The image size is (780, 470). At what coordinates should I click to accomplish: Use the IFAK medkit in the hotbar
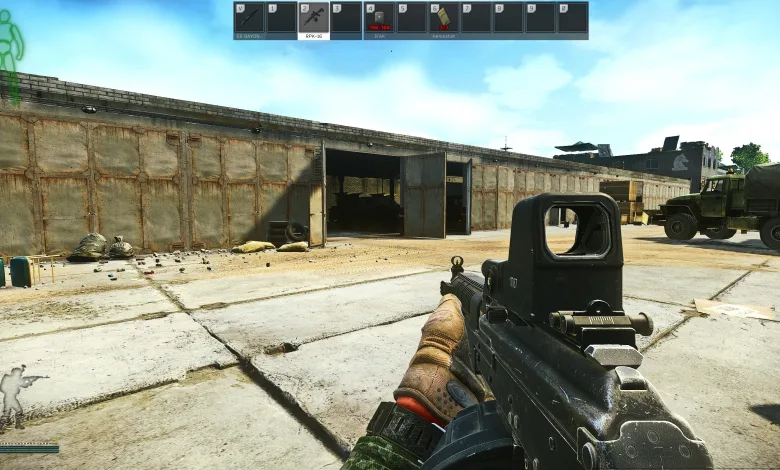379,18
